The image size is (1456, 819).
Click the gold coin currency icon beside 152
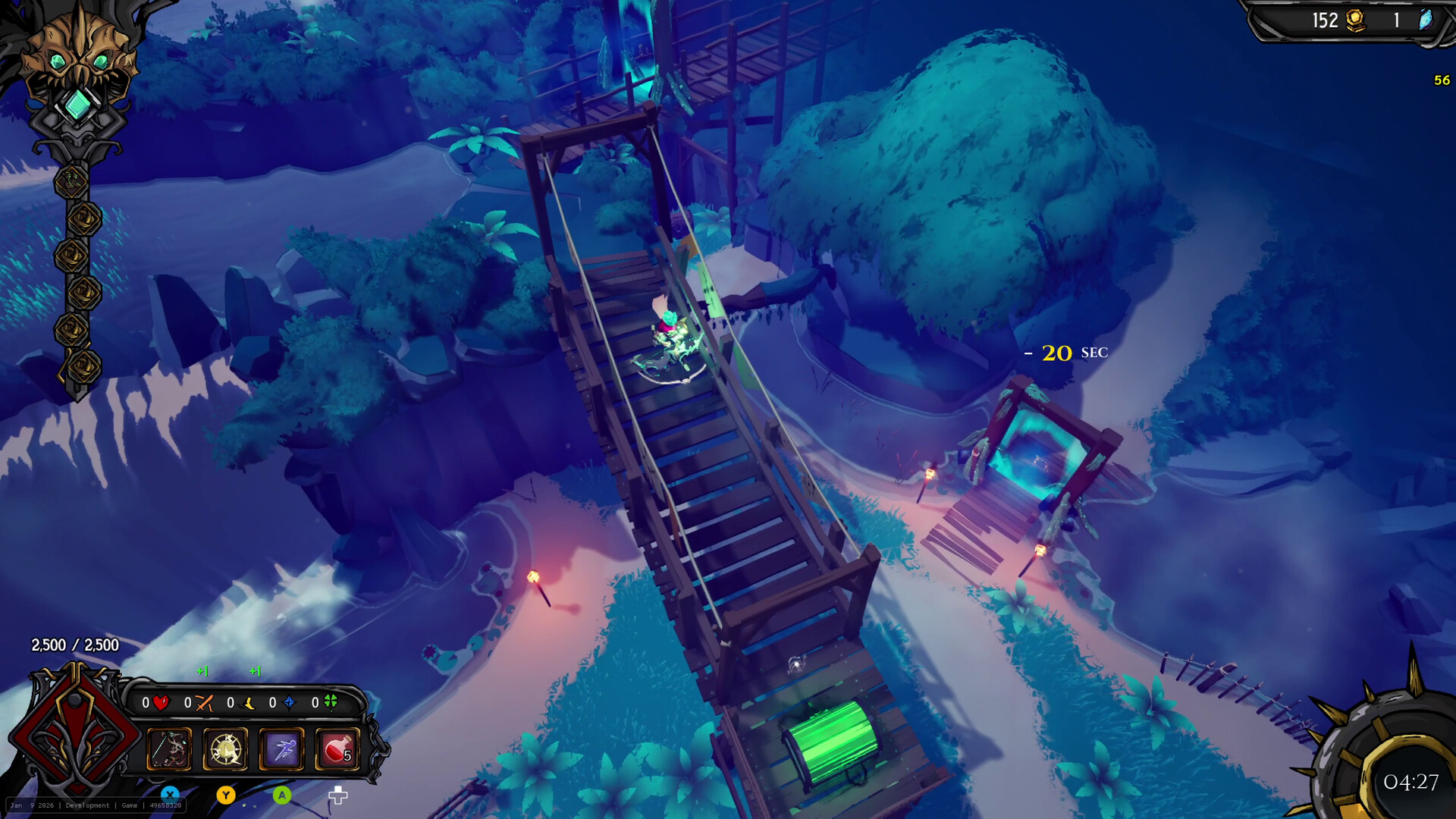coord(1357,20)
